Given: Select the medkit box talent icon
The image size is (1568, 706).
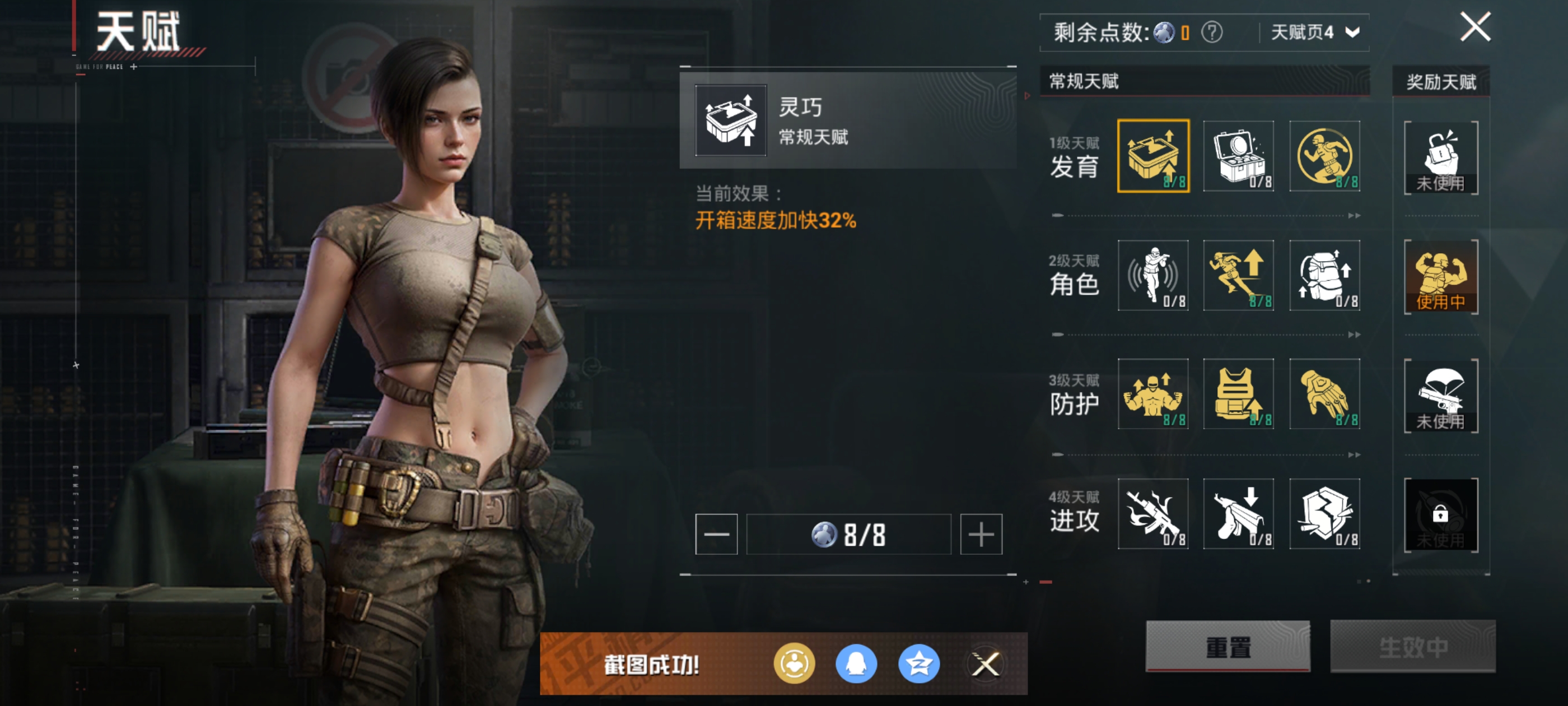Looking at the screenshot, I should [x=1238, y=156].
